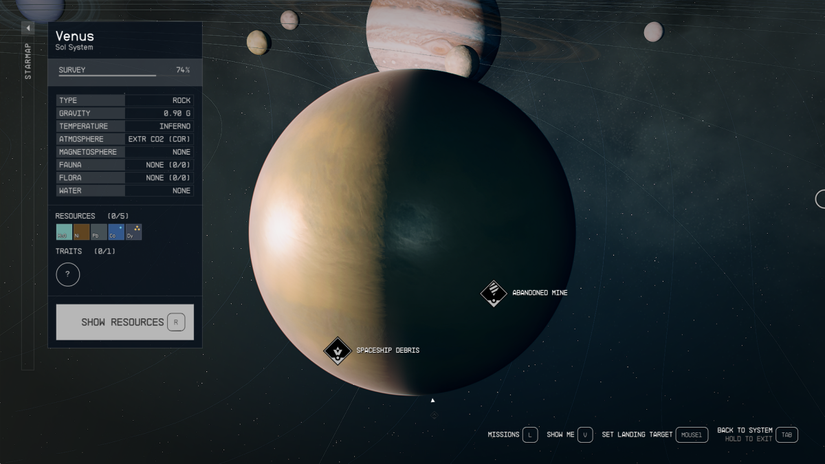The image size is (825, 464).
Task: Select the Abandoned Mine landing marker
Action: point(493,293)
